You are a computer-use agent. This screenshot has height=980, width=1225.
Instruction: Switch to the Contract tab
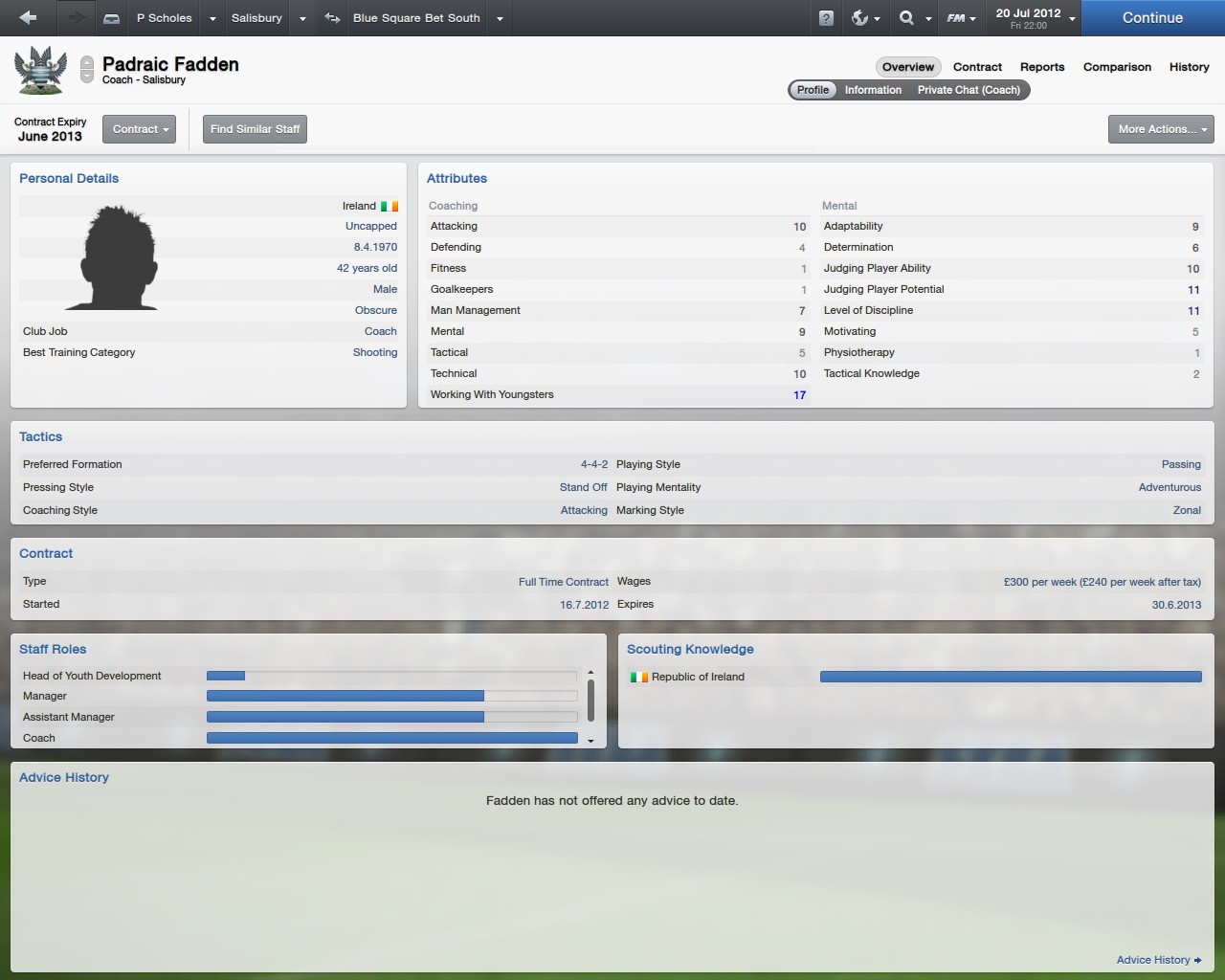click(x=977, y=67)
